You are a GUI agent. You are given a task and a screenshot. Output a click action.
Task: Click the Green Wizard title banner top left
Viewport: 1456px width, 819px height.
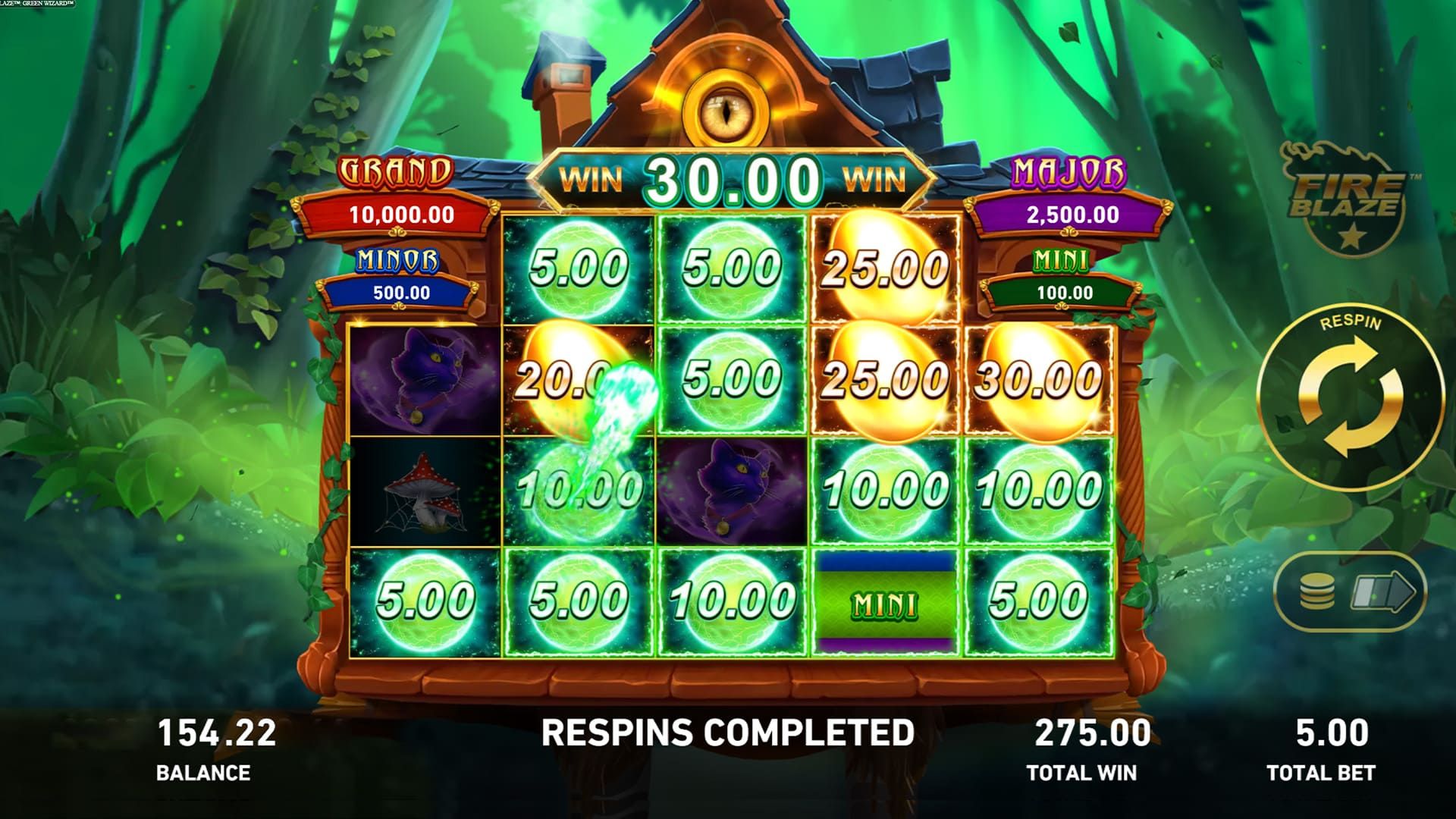click(x=38, y=5)
